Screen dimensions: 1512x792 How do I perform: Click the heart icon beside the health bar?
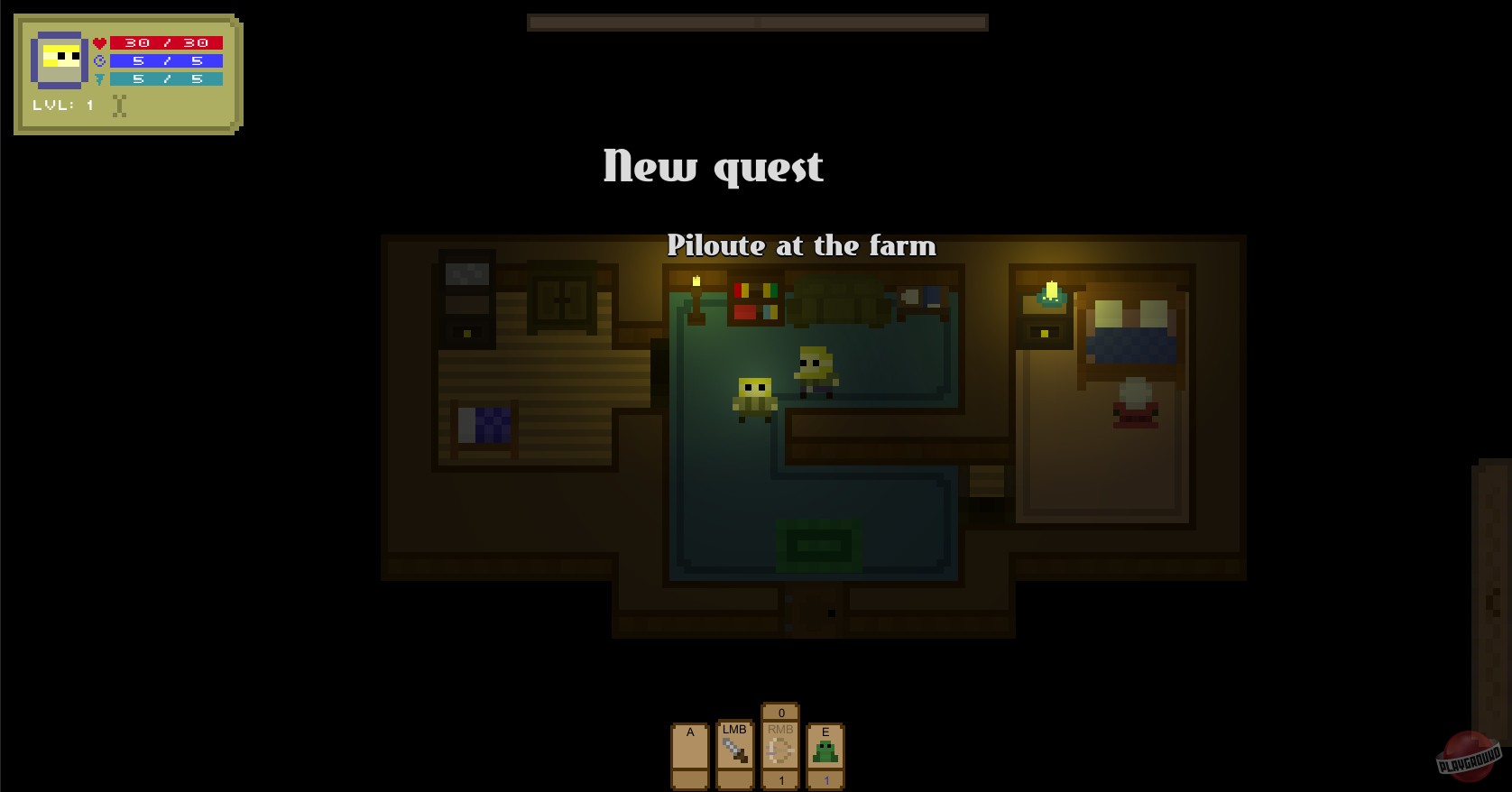[x=97, y=41]
